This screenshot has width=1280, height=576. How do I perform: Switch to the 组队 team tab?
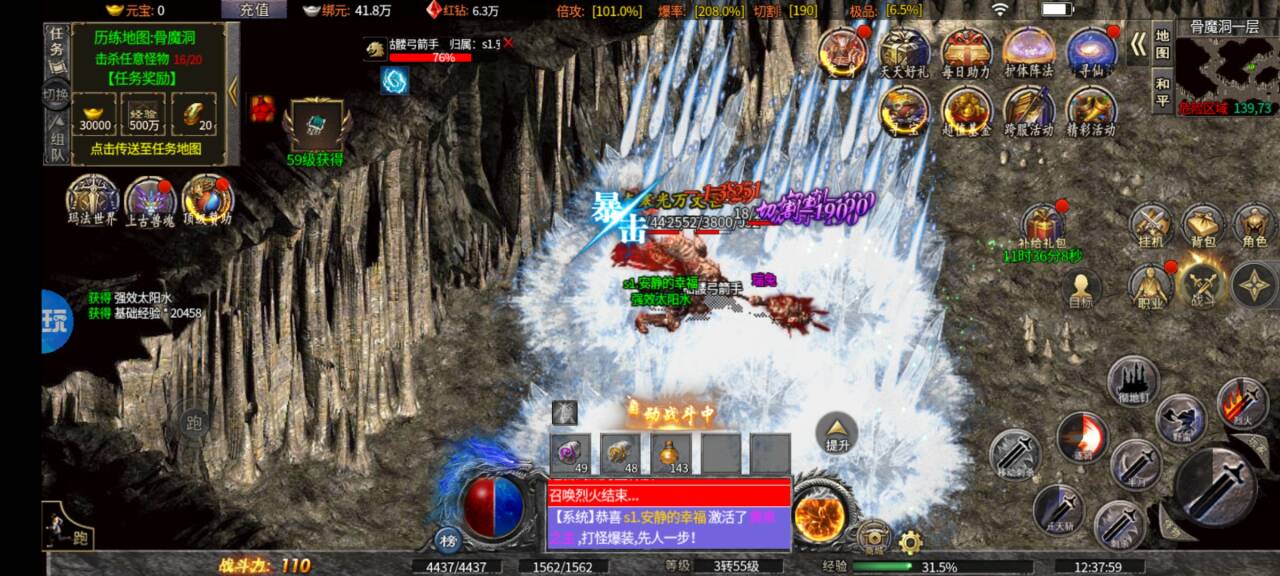[57, 147]
